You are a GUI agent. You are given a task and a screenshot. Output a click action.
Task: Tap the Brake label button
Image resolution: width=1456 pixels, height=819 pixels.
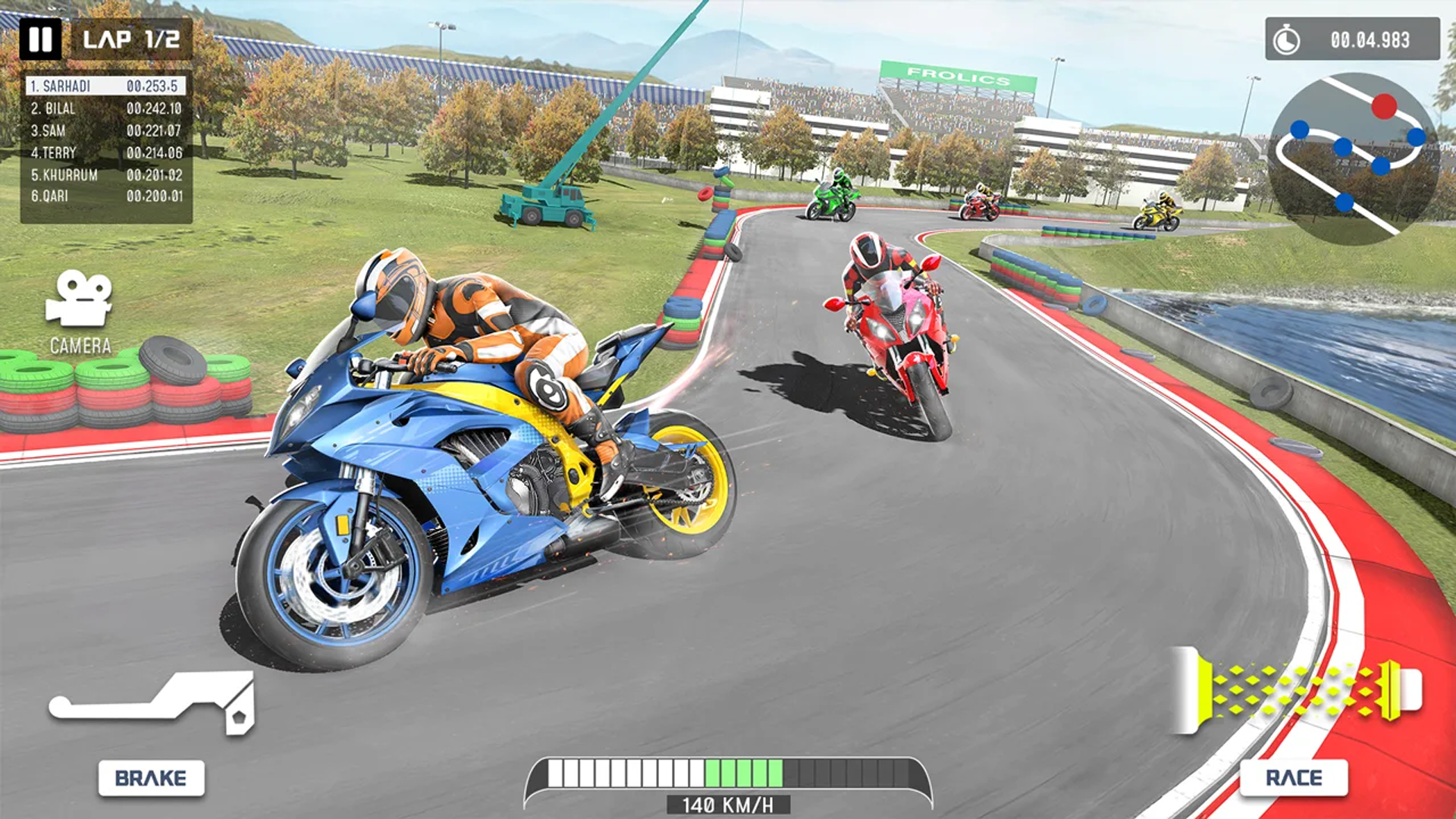click(x=151, y=778)
